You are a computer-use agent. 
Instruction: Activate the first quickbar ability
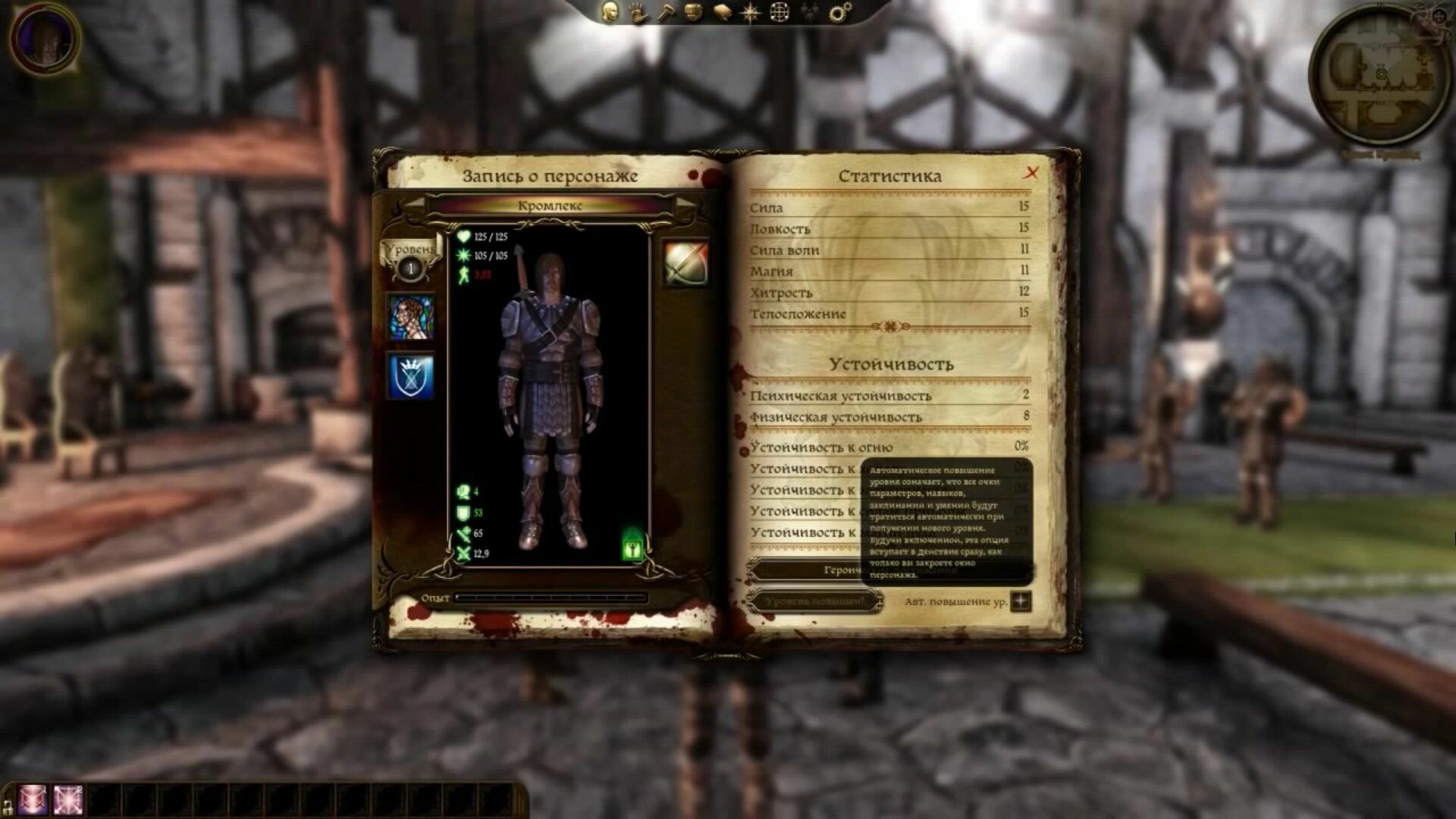[33, 800]
